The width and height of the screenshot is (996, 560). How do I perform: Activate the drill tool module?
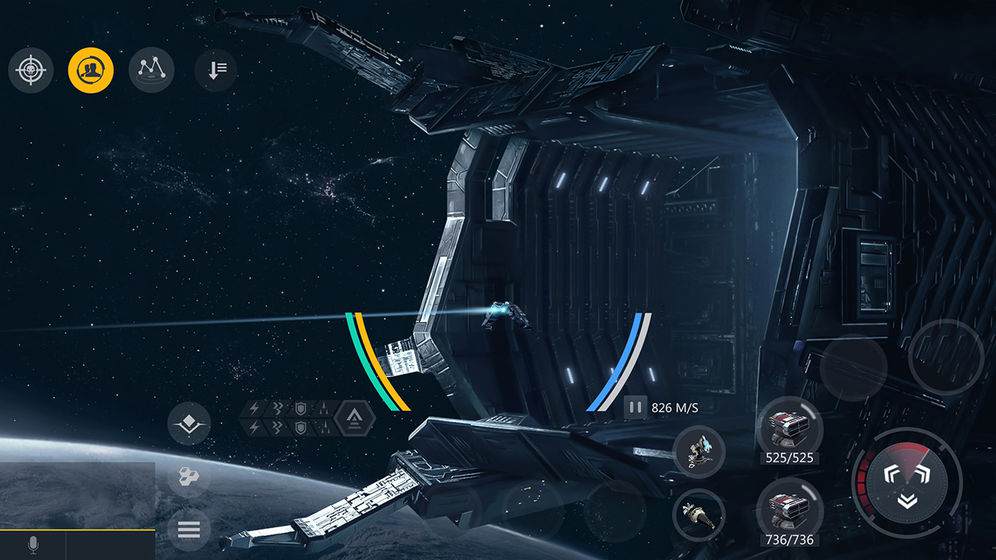click(x=697, y=514)
